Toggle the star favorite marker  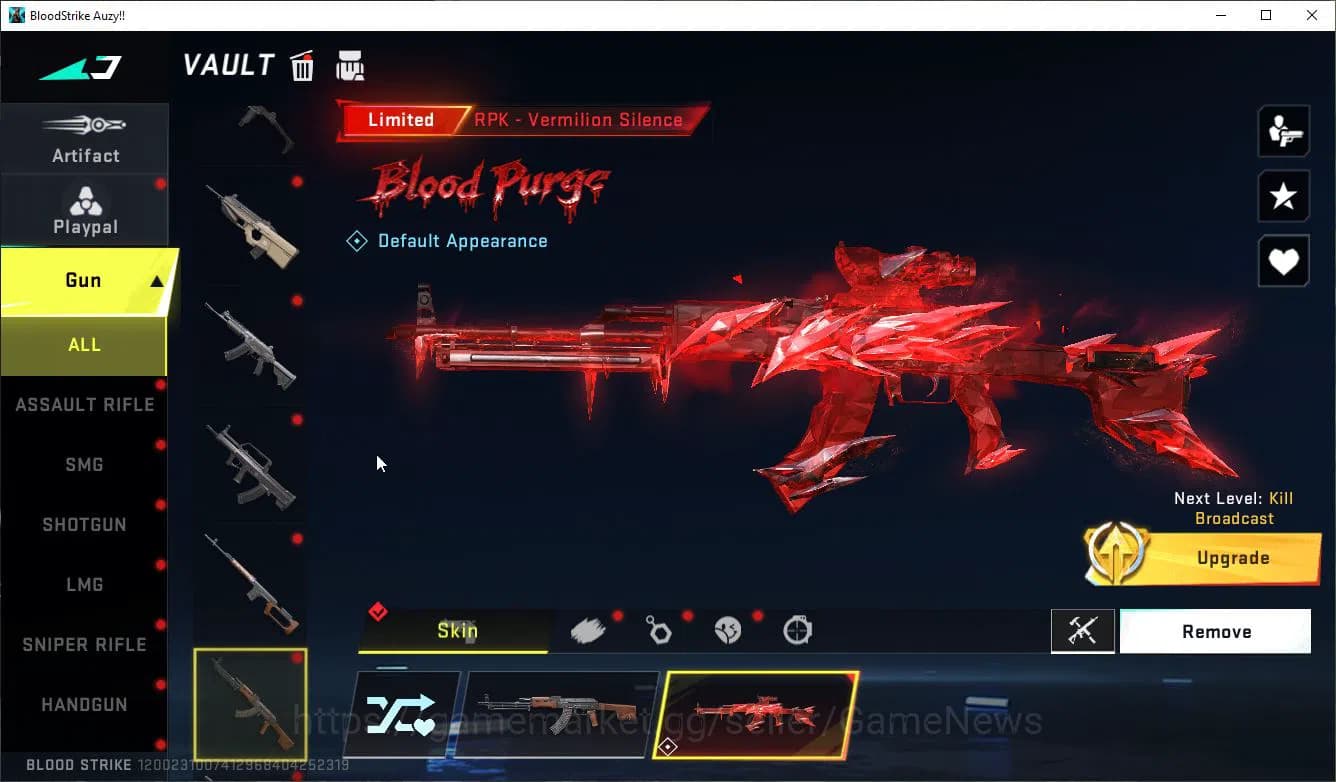pyautogui.click(x=1283, y=196)
